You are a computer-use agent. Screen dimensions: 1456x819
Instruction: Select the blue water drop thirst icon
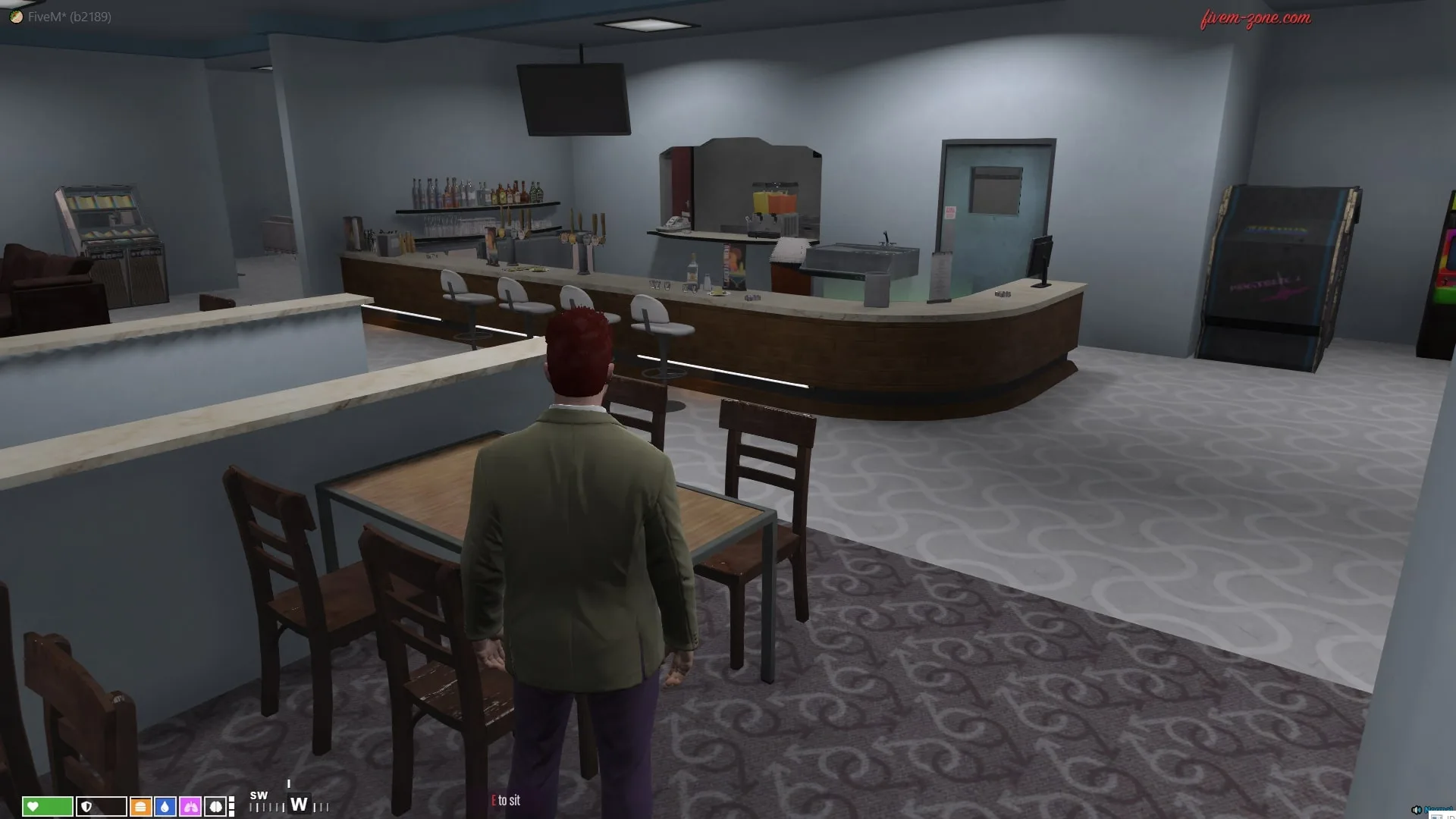[x=165, y=806]
